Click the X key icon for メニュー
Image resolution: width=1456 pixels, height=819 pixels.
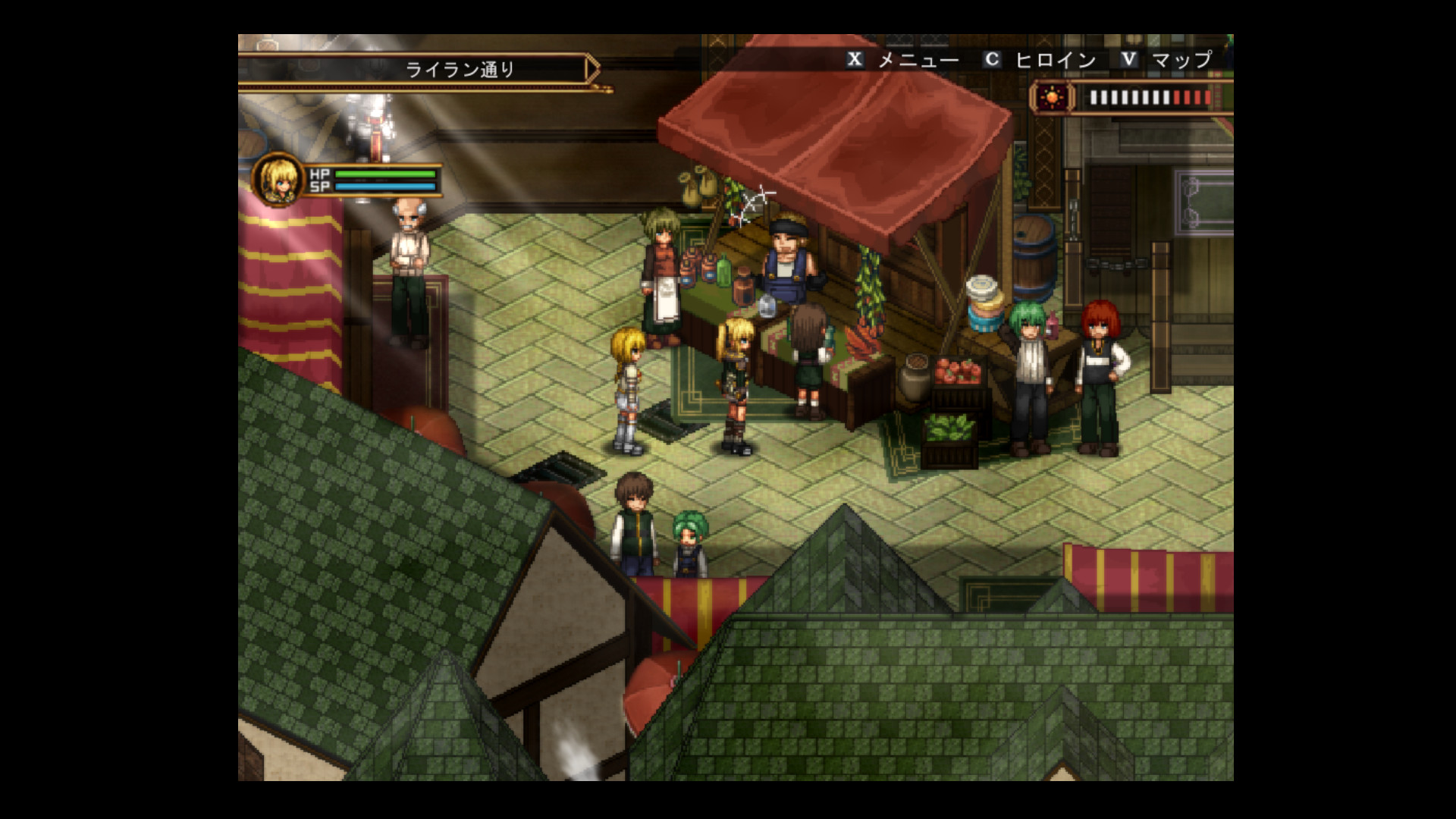pyautogui.click(x=856, y=58)
